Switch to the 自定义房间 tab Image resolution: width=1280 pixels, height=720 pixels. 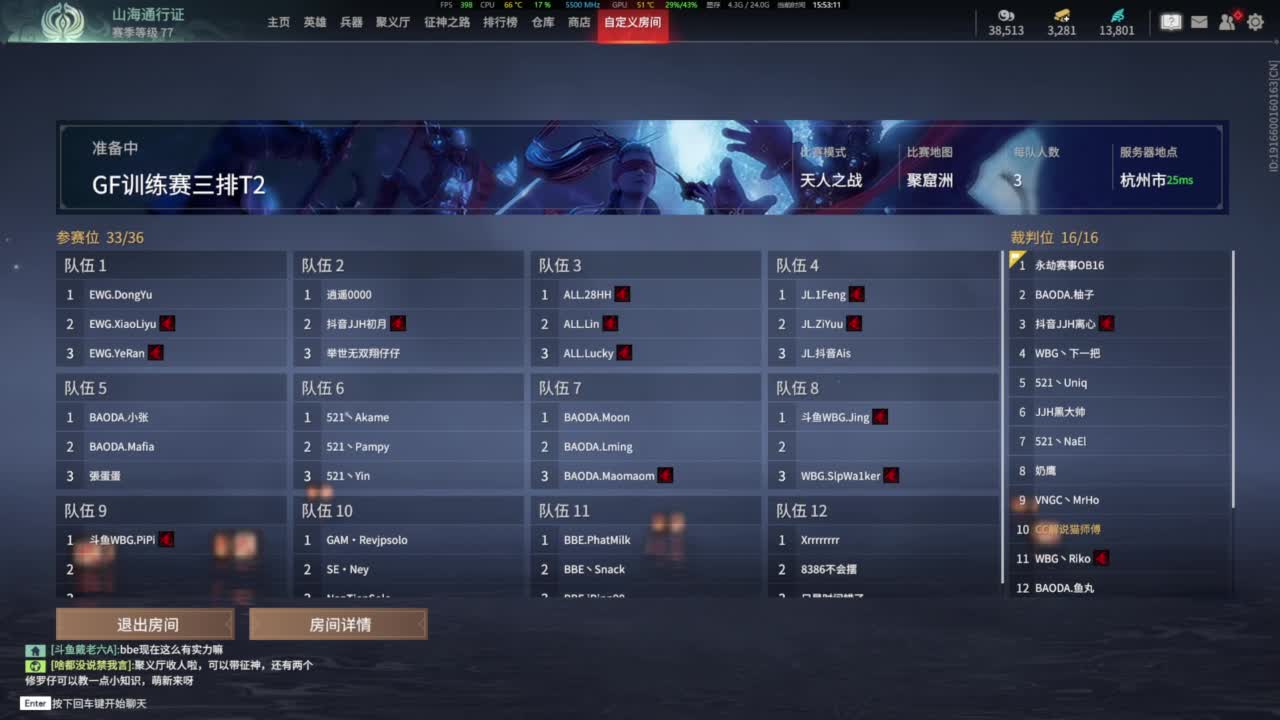(x=632, y=24)
